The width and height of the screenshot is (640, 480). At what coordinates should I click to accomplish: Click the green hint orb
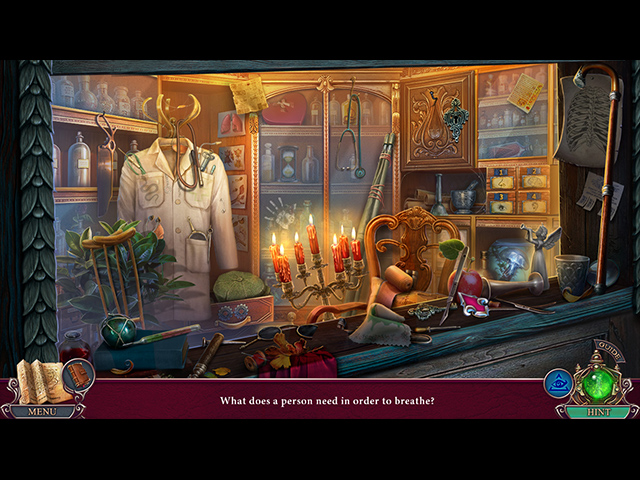point(600,384)
